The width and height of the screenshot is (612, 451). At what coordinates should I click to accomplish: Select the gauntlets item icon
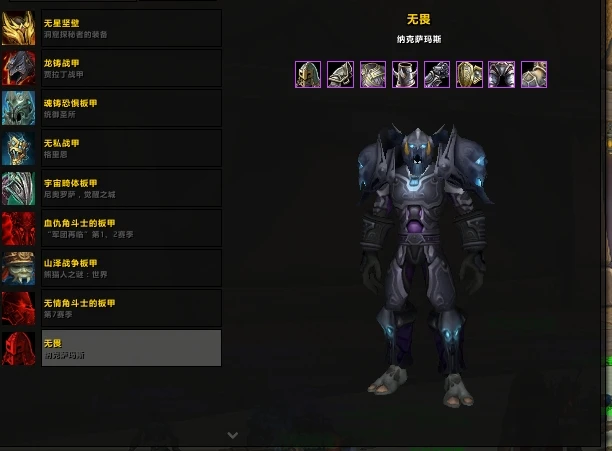pyautogui.click(x=436, y=75)
